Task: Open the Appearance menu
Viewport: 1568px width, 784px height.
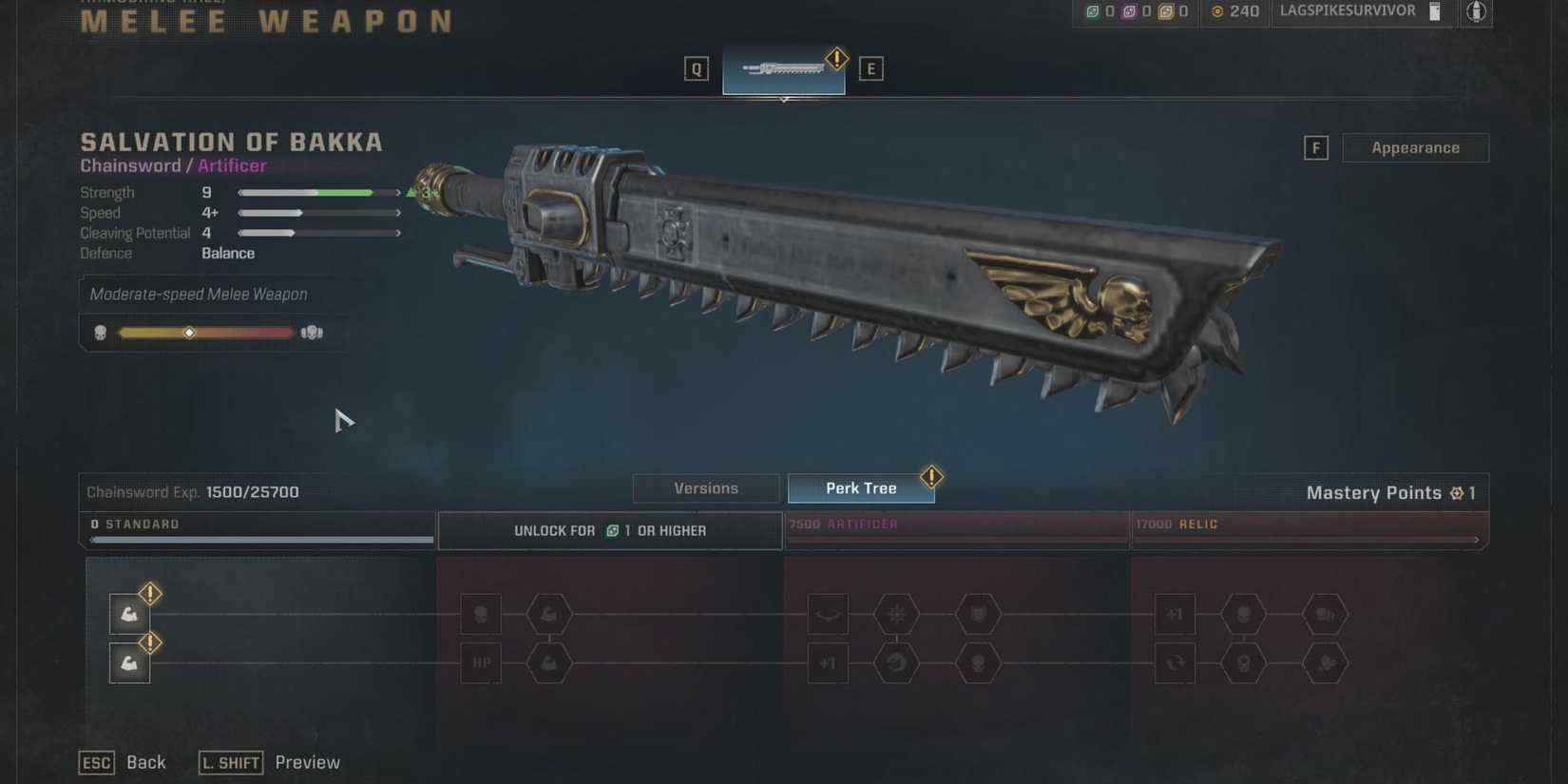Action: pos(1416,147)
